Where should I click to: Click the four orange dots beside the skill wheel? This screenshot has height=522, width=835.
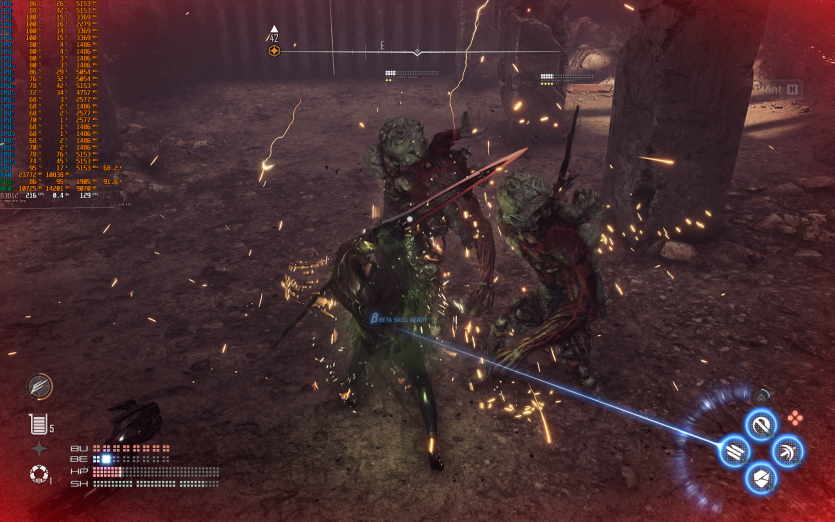click(794, 418)
